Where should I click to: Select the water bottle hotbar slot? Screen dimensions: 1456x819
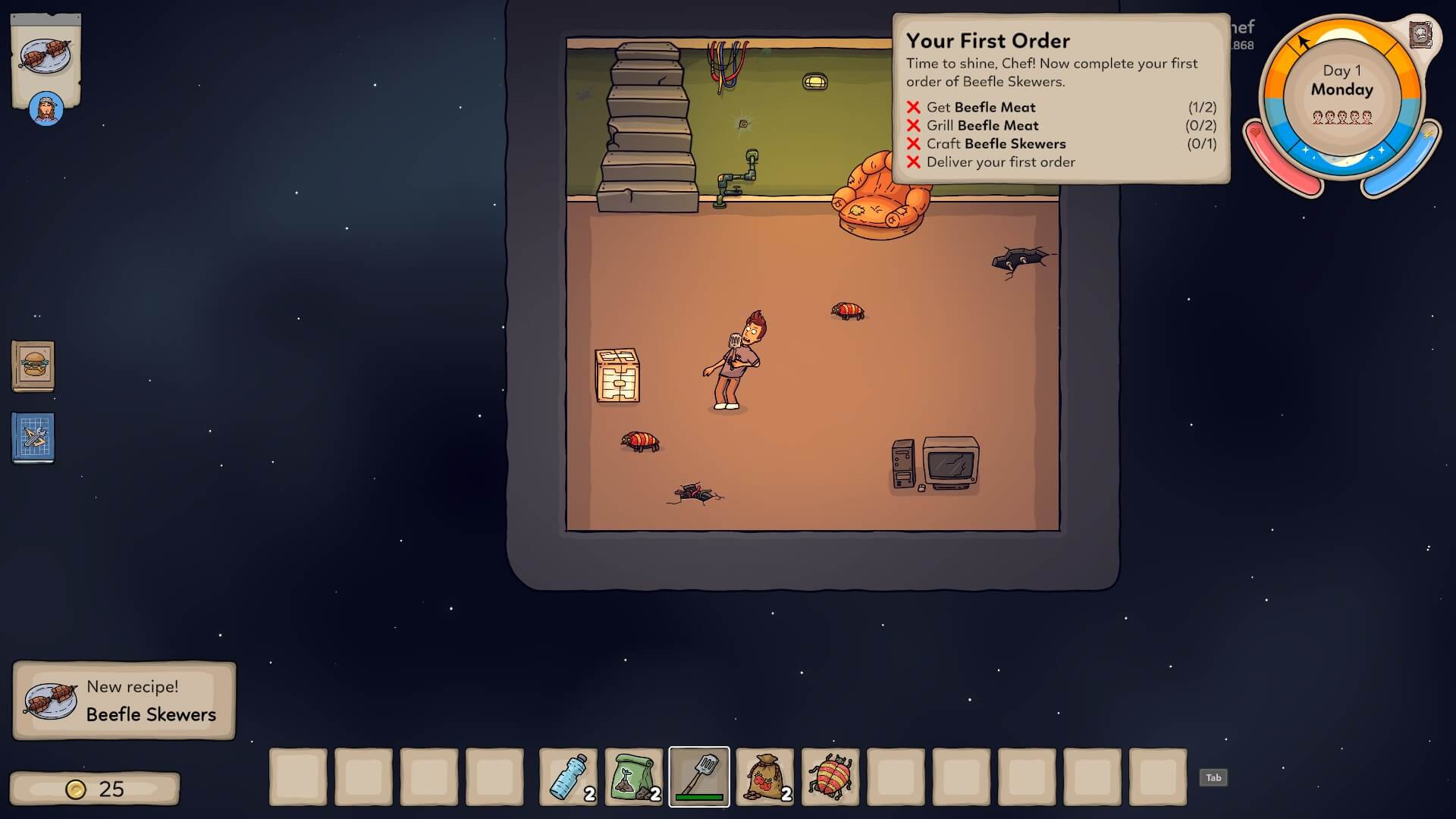pyautogui.click(x=568, y=777)
